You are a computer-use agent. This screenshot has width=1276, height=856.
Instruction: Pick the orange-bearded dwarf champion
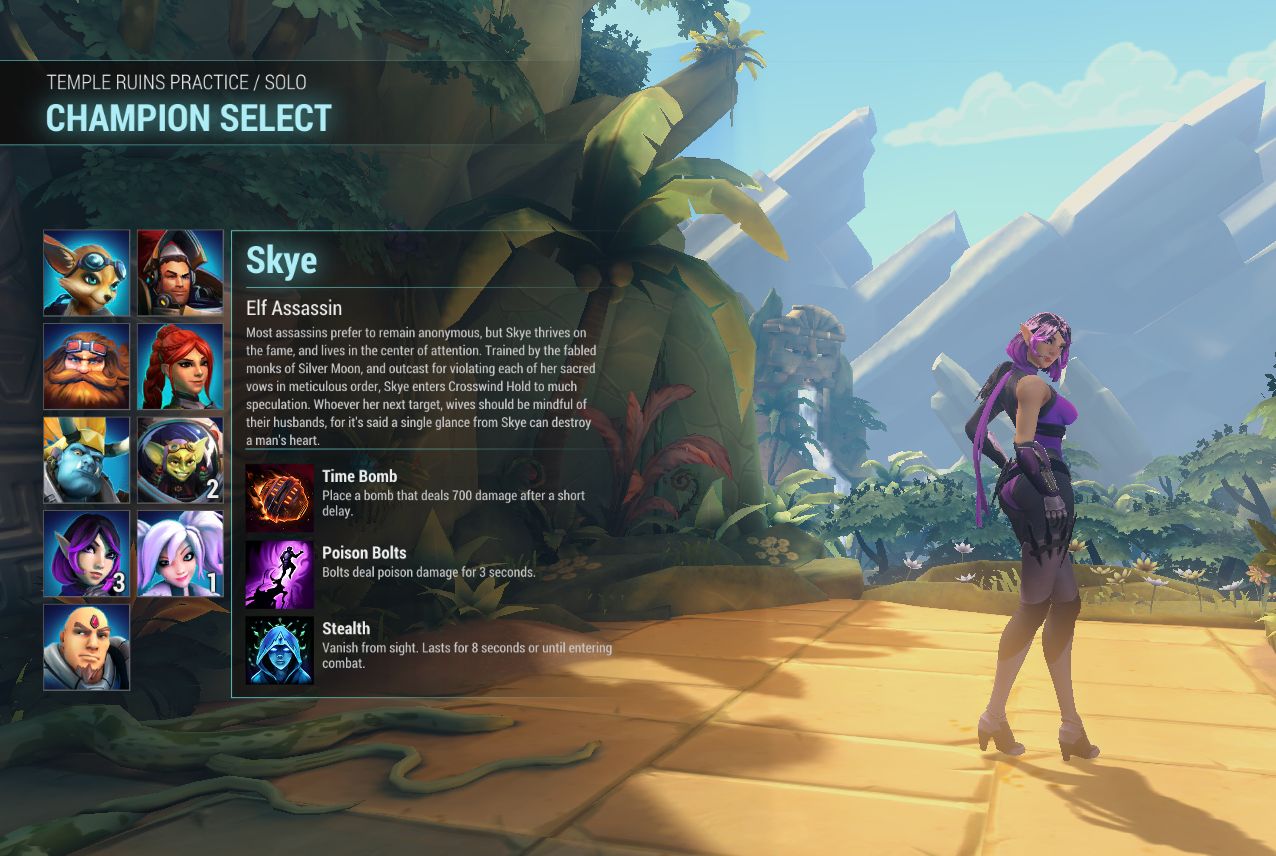click(x=86, y=366)
